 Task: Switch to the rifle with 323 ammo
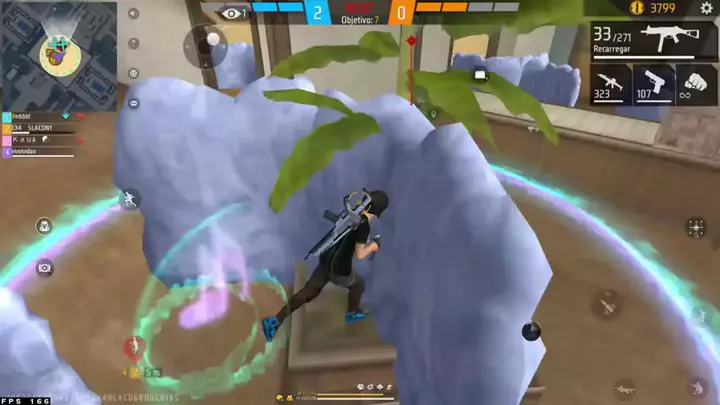[610, 84]
